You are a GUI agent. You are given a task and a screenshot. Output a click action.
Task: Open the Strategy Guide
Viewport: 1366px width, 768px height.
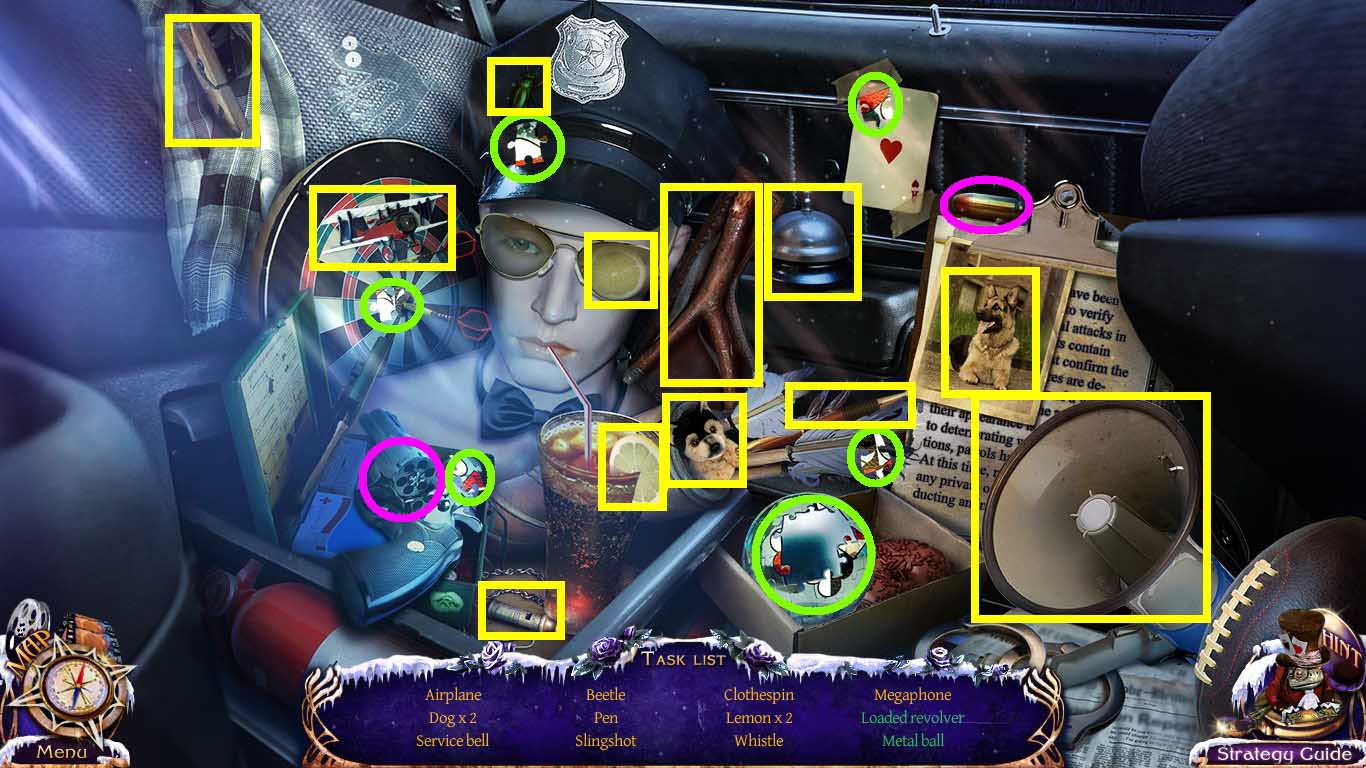pyautogui.click(x=1282, y=751)
